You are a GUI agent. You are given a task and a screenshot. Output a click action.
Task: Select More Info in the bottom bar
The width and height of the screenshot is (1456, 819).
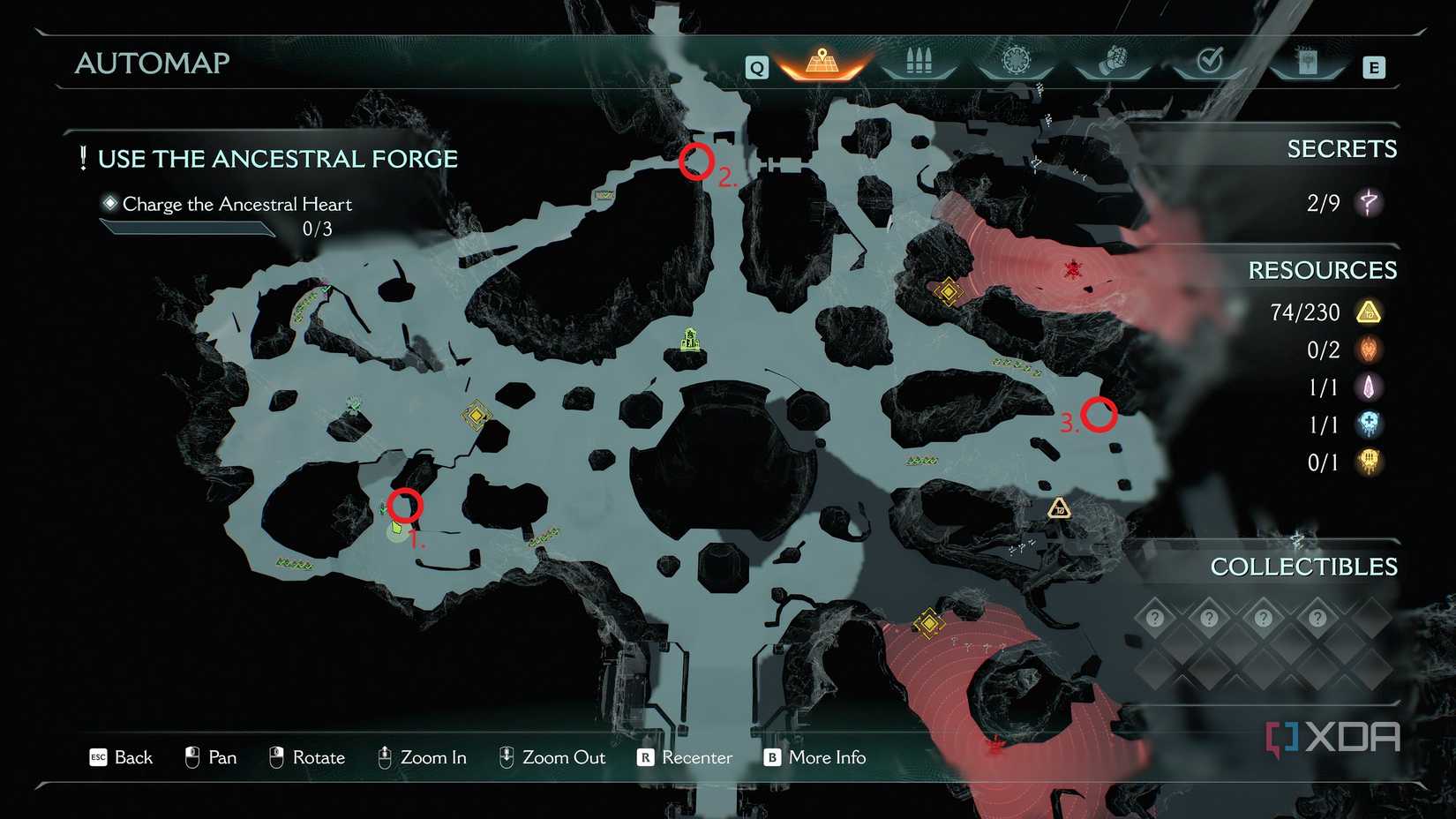click(828, 757)
